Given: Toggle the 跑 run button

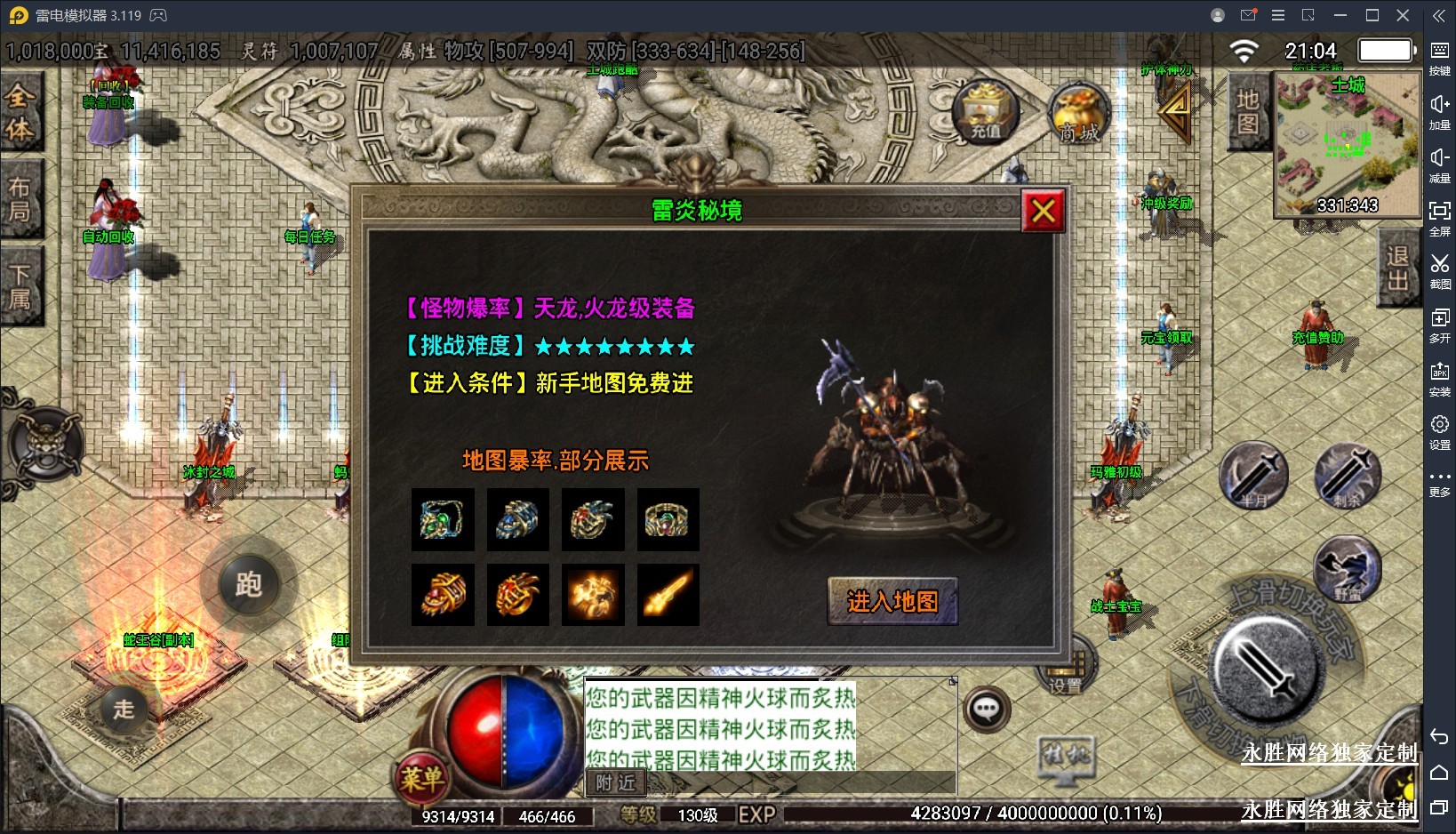Looking at the screenshot, I should coord(249,584).
